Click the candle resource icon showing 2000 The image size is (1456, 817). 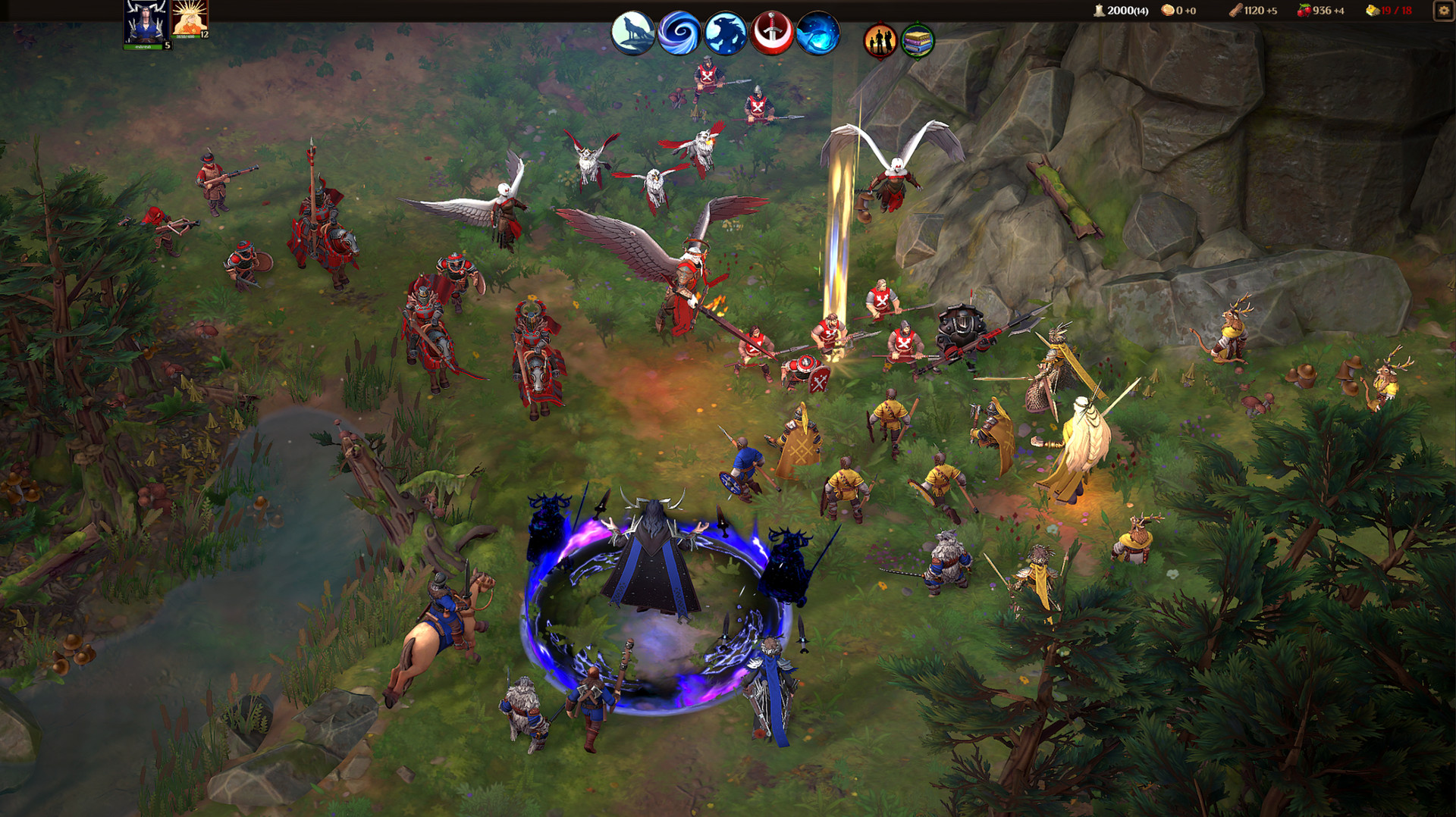1099,11
